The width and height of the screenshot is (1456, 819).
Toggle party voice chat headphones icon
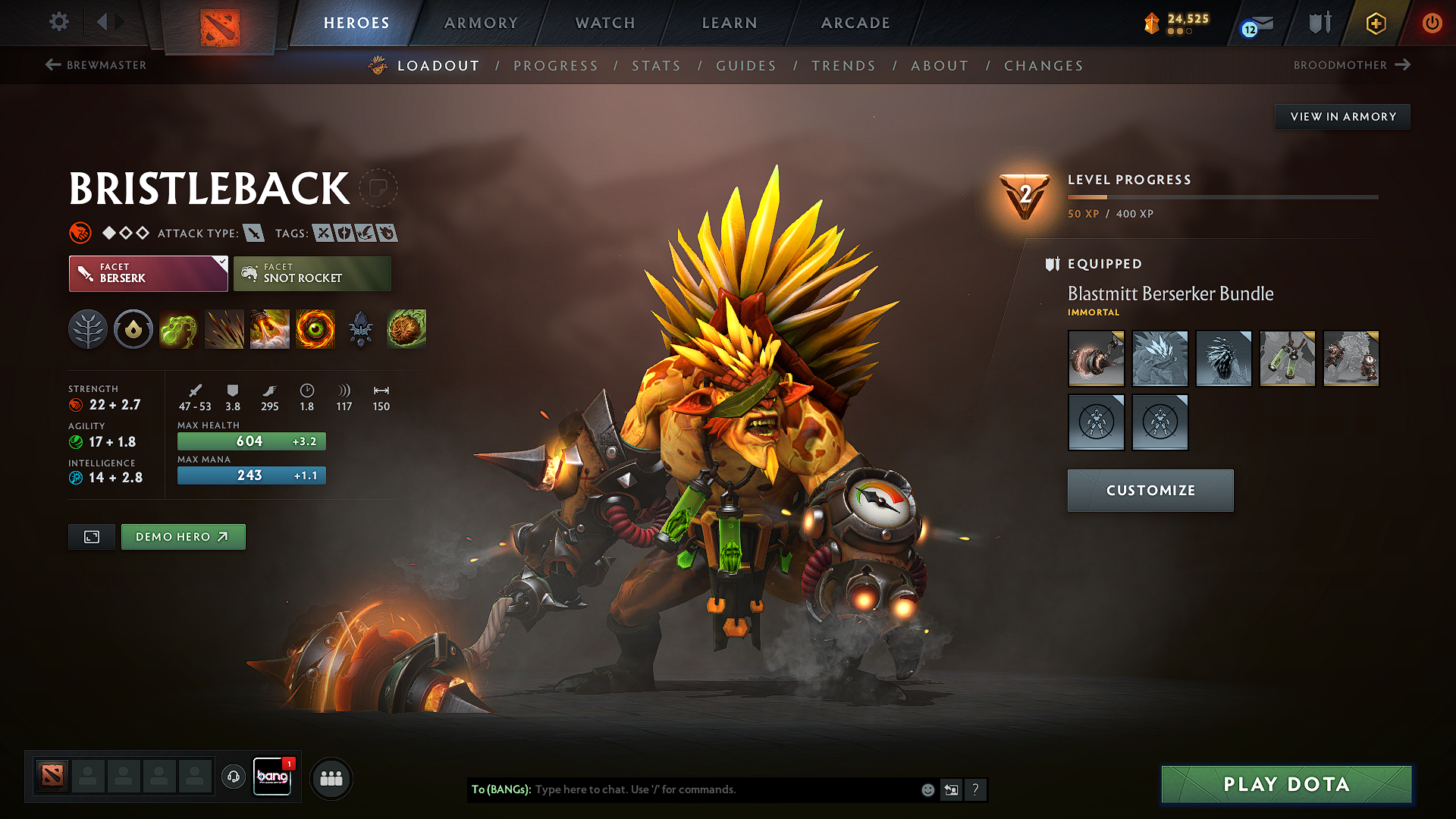(233, 778)
